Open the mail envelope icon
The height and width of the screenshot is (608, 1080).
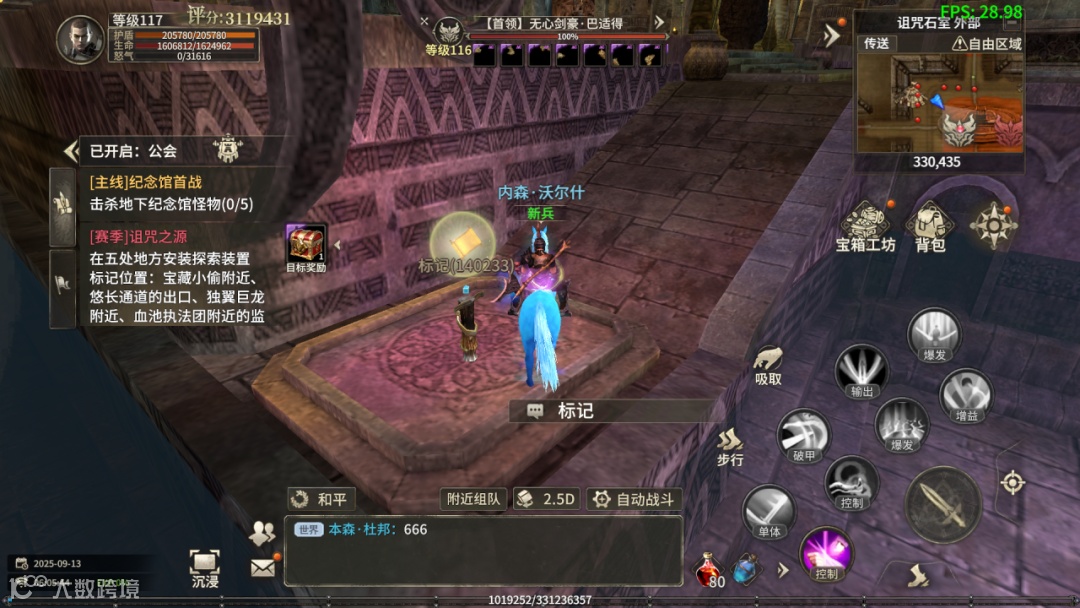pyautogui.click(x=262, y=568)
